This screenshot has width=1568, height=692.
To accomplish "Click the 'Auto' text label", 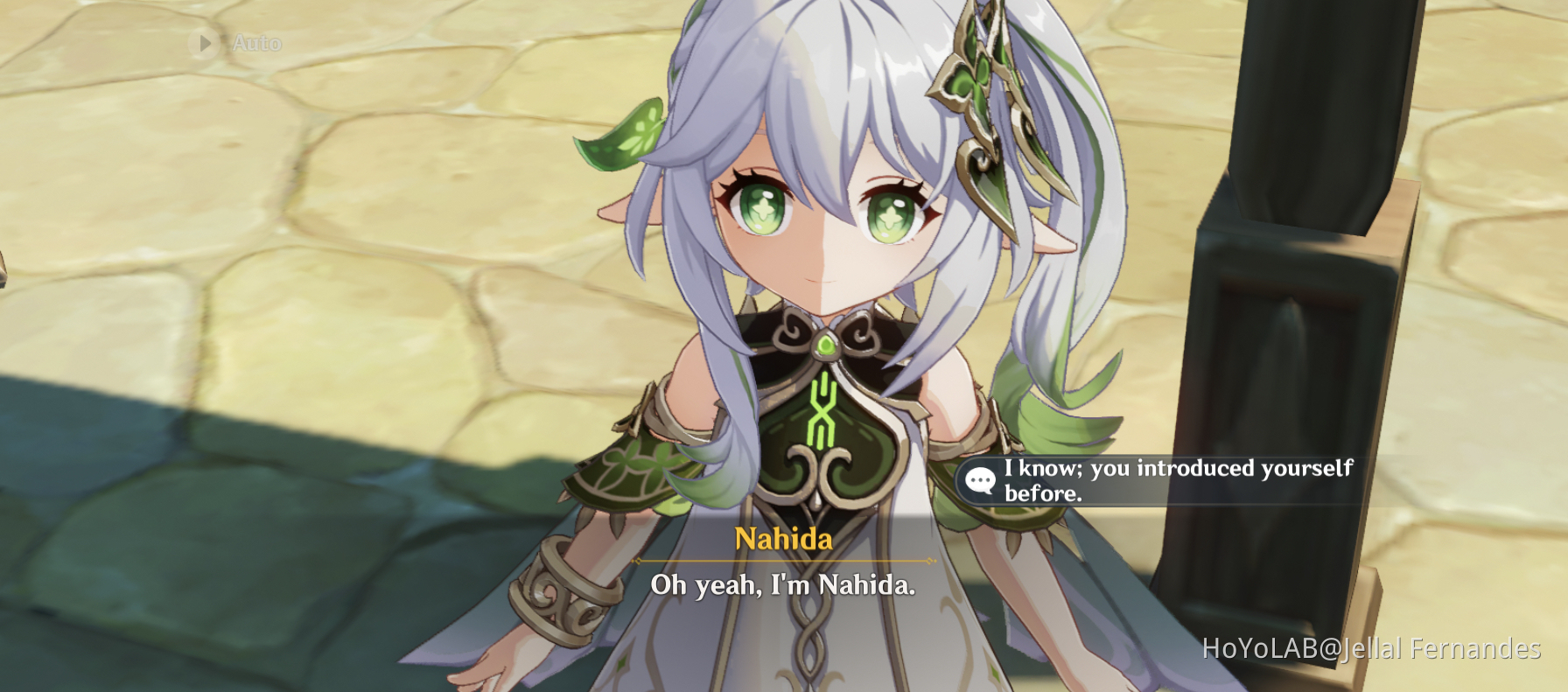I will [255, 42].
